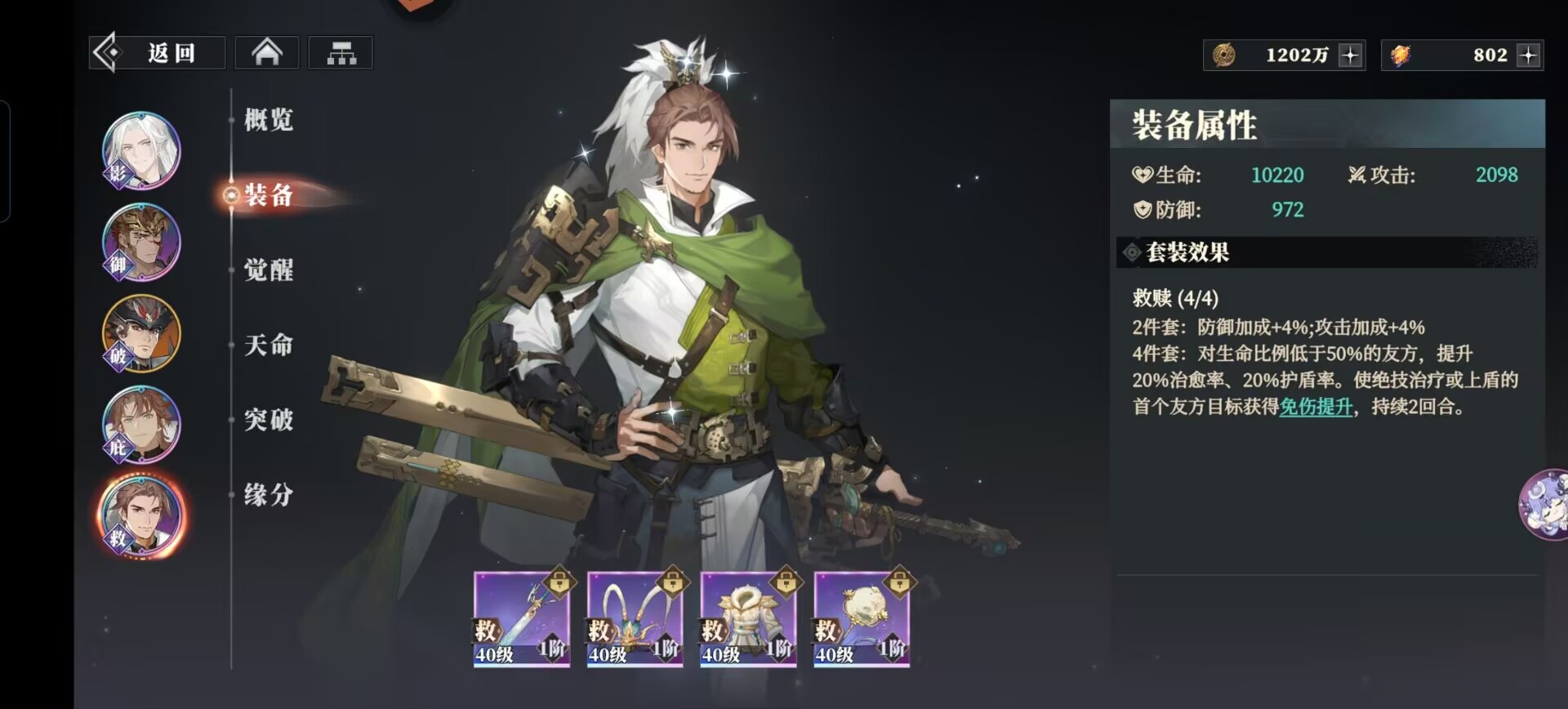Open the floating mascot bubble icon
Viewport: 1568px width, 709px height.
1546,504
